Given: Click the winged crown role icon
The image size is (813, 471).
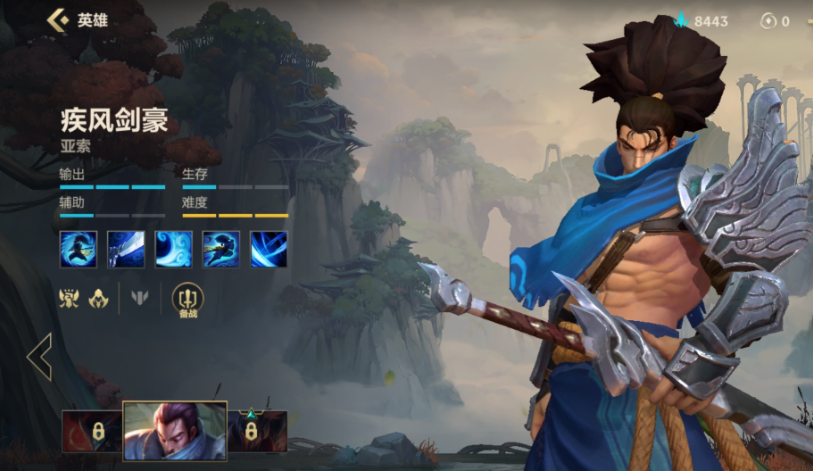Looking at the screenshot, I should pyautogui.click(x=69, y=298).
